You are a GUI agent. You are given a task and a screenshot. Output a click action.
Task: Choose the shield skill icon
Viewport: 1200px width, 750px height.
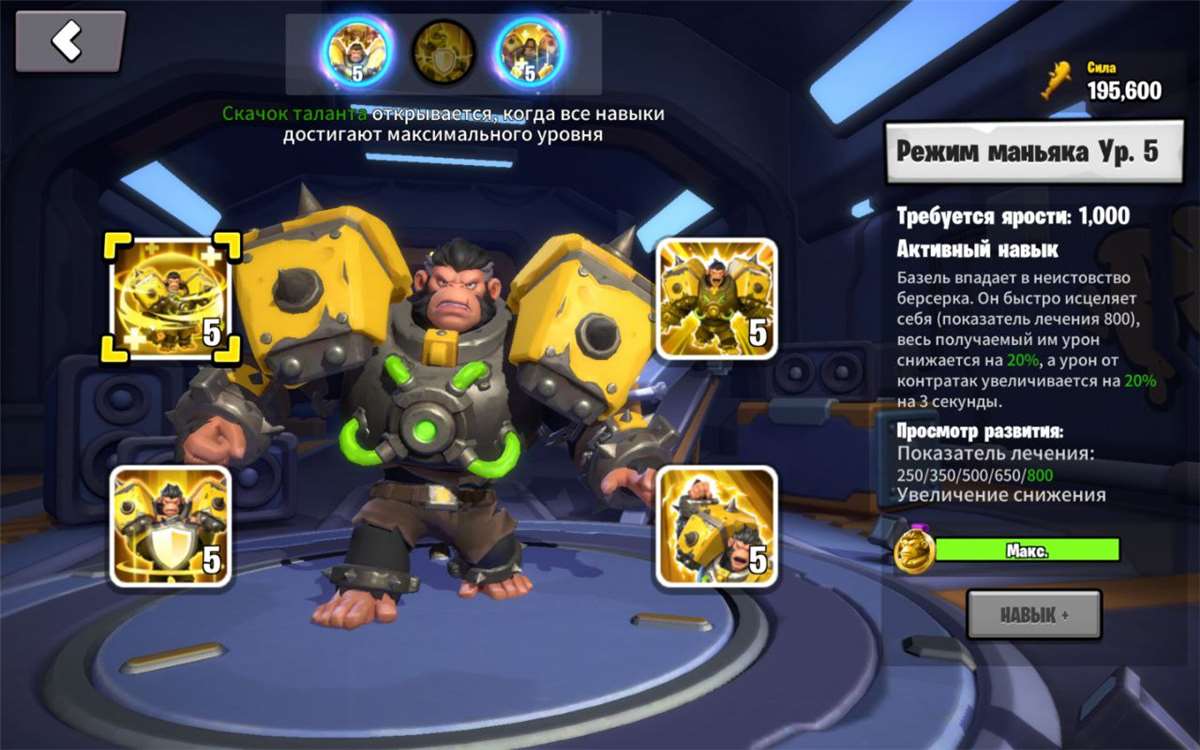click(x=170, y=525)
